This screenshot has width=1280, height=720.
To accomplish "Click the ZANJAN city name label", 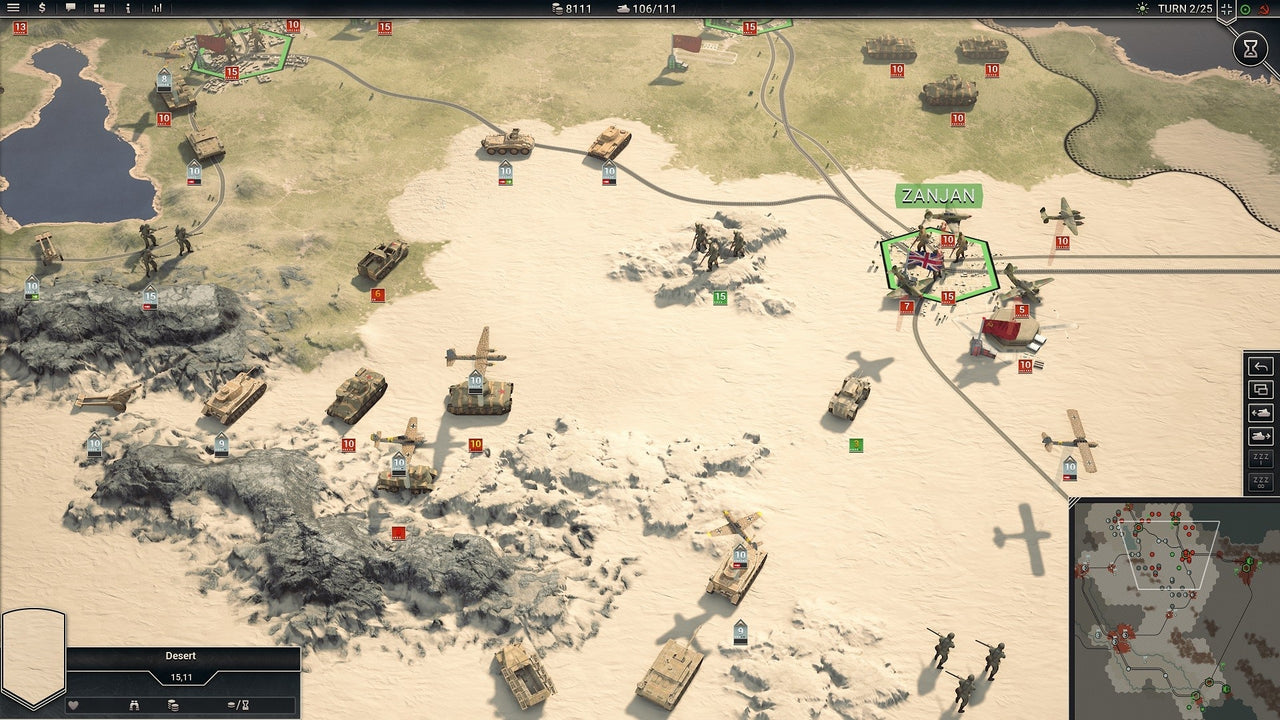I will point(938,196).
